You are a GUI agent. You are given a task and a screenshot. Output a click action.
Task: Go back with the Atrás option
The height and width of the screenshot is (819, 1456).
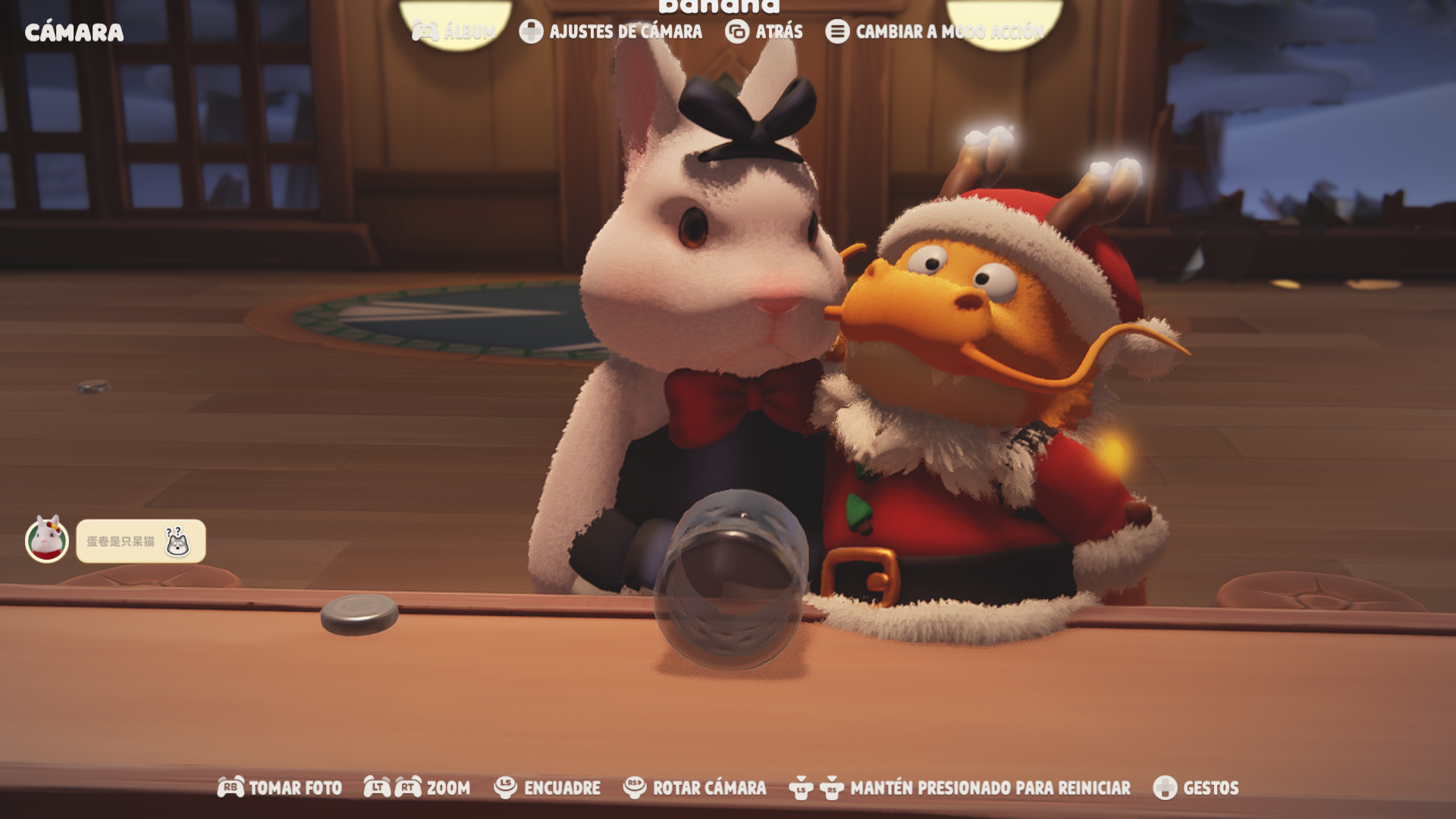pos(764,32)
